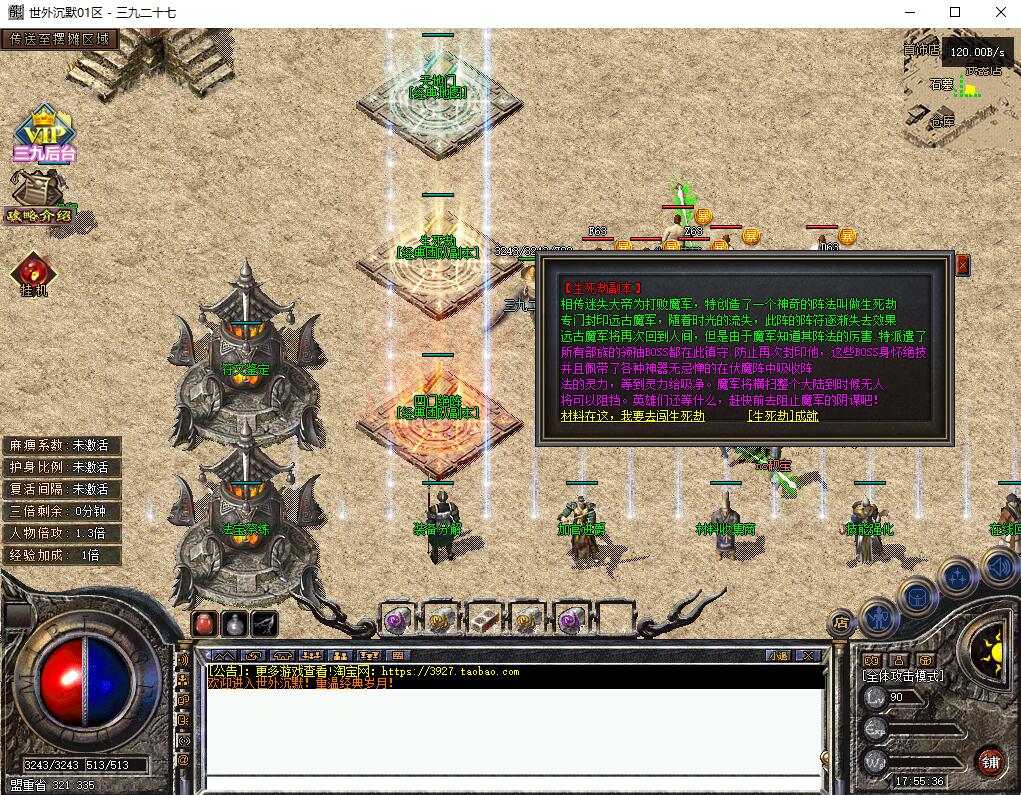Viewport: 1021px width, 795px height.
Task: Toggle the 挂机 auto-battle icon
Action: tap(34, 274)
